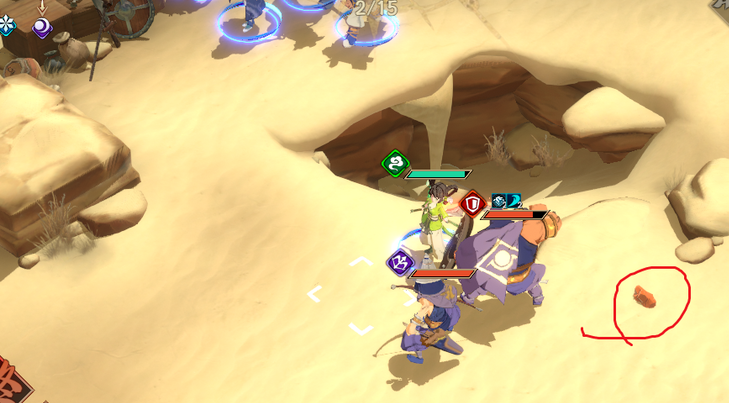The height and width of the screenshot is (403, 729).
Task: Choose the red shield class badge enemy
Action: 473,204
